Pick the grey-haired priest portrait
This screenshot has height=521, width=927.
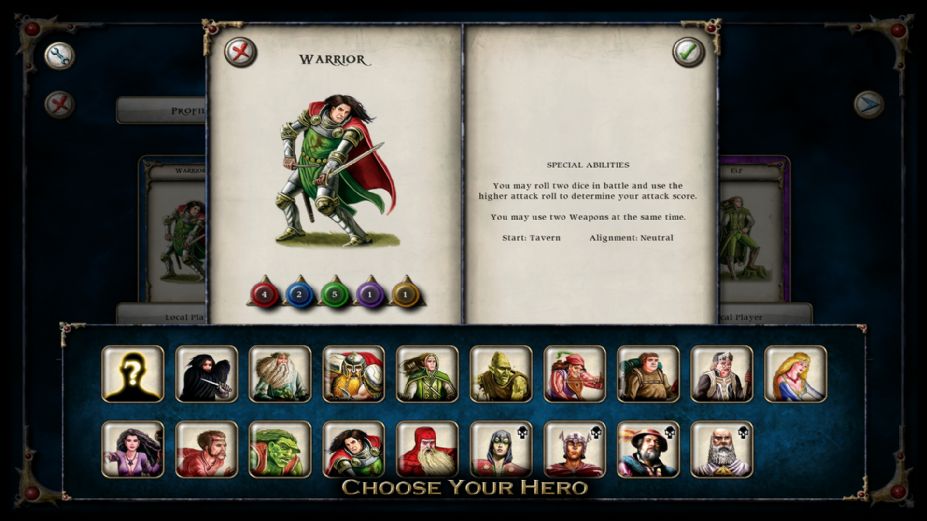point(722,374)
